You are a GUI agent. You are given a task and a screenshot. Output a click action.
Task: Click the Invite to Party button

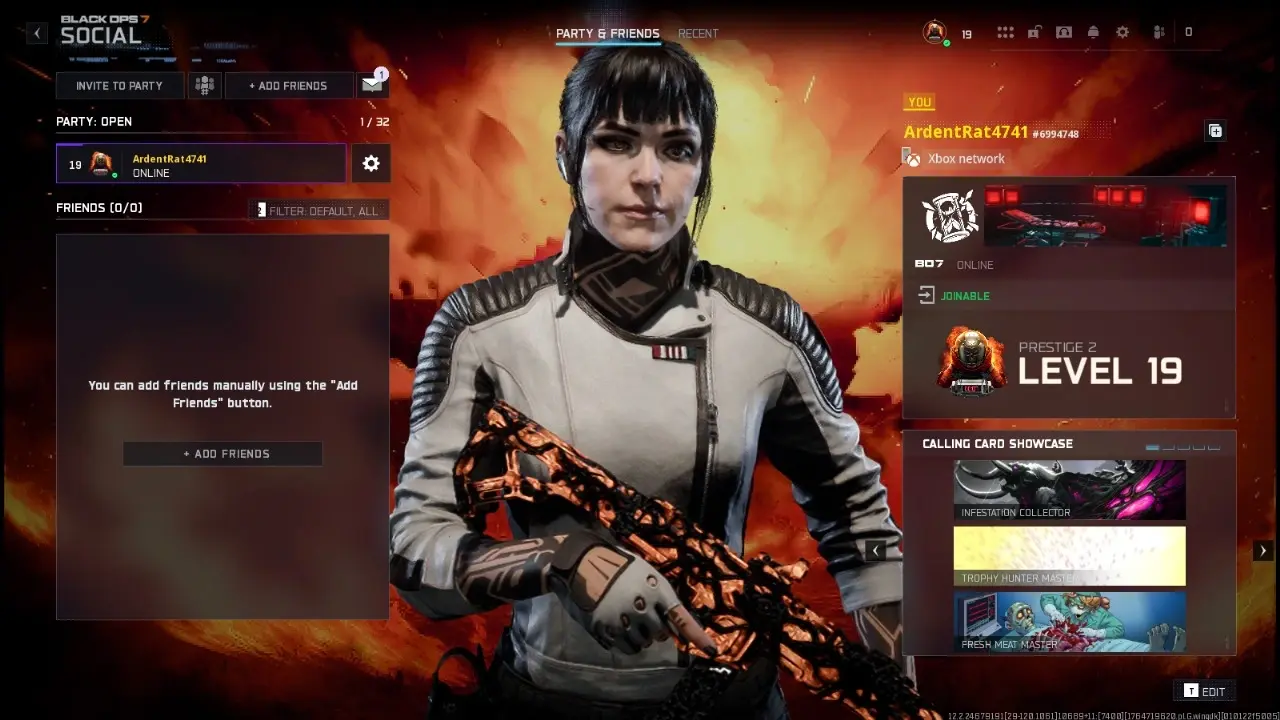click(x=119, y=86)
